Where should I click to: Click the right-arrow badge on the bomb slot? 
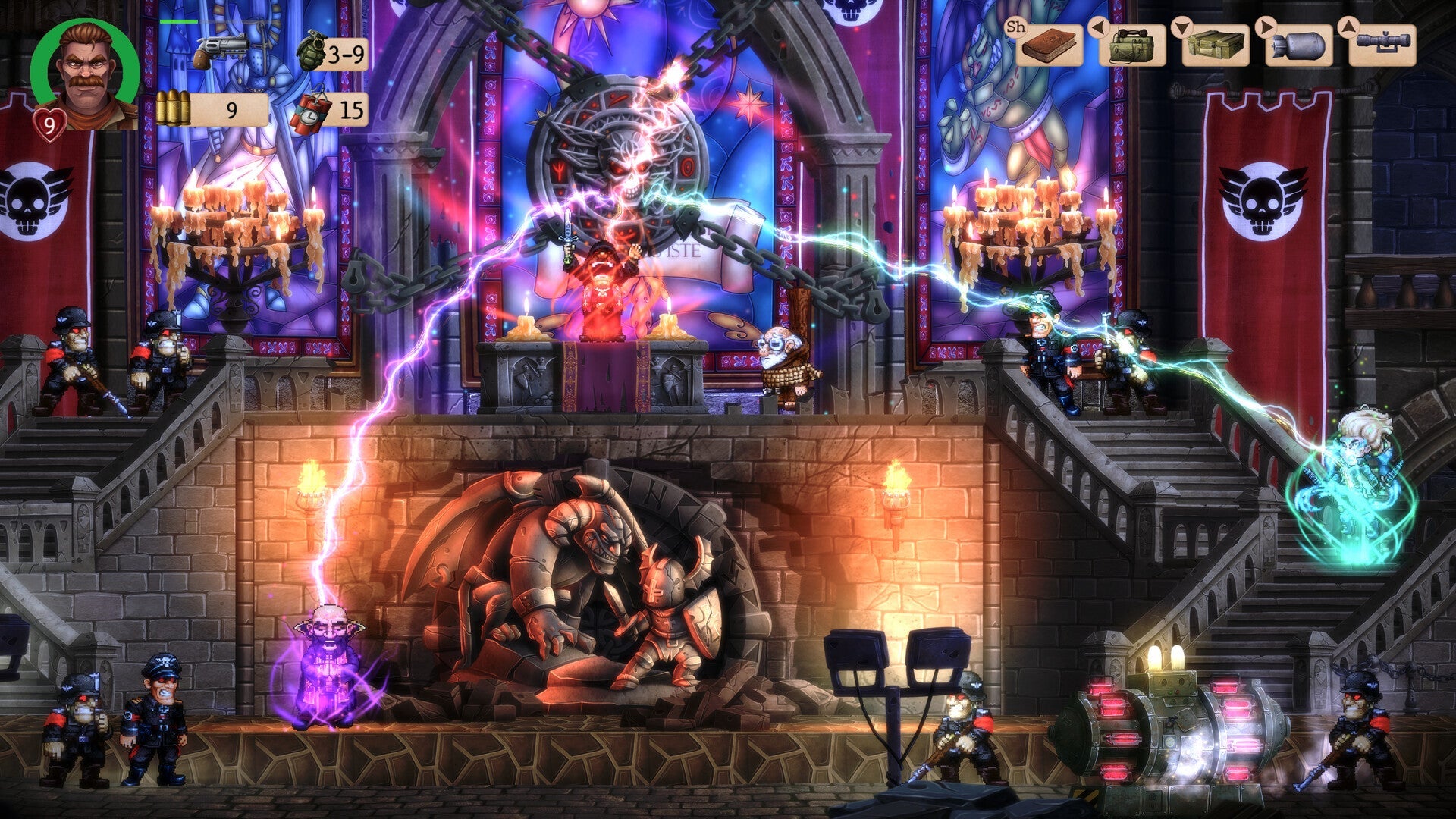(1265, 27)
